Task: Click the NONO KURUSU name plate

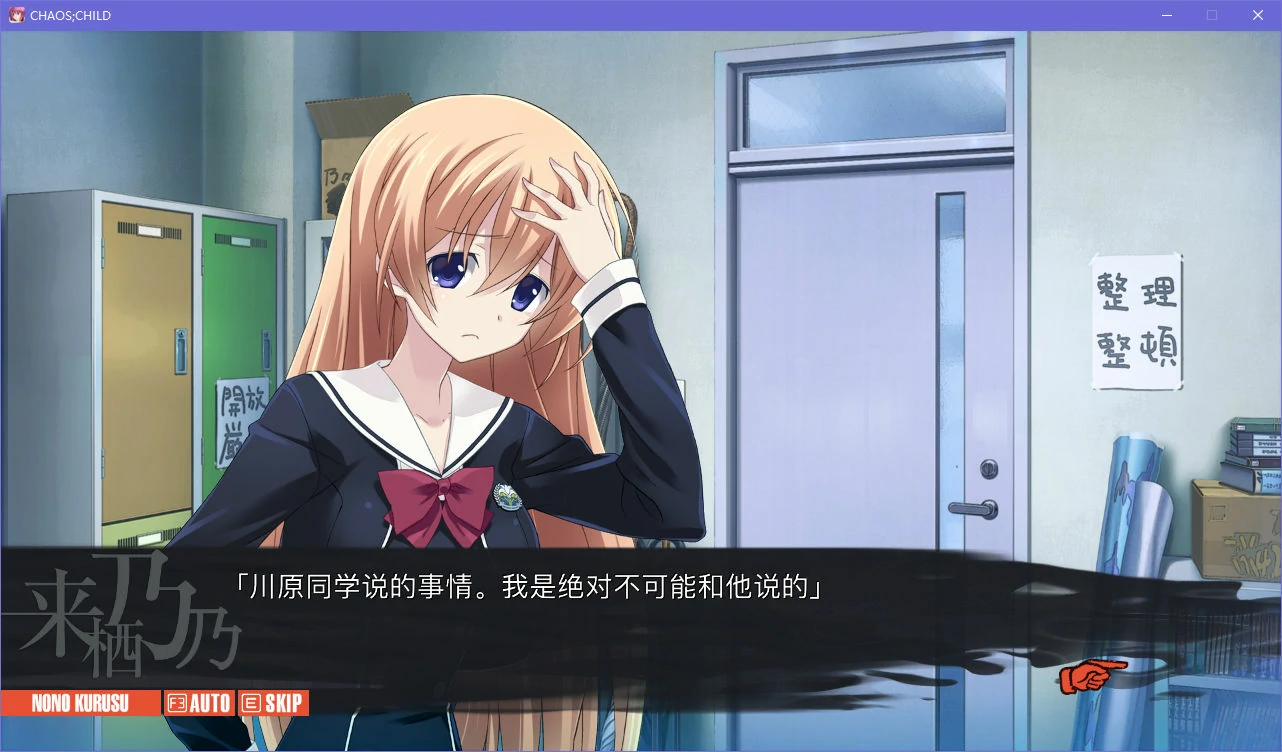Action: pos(80,702)
